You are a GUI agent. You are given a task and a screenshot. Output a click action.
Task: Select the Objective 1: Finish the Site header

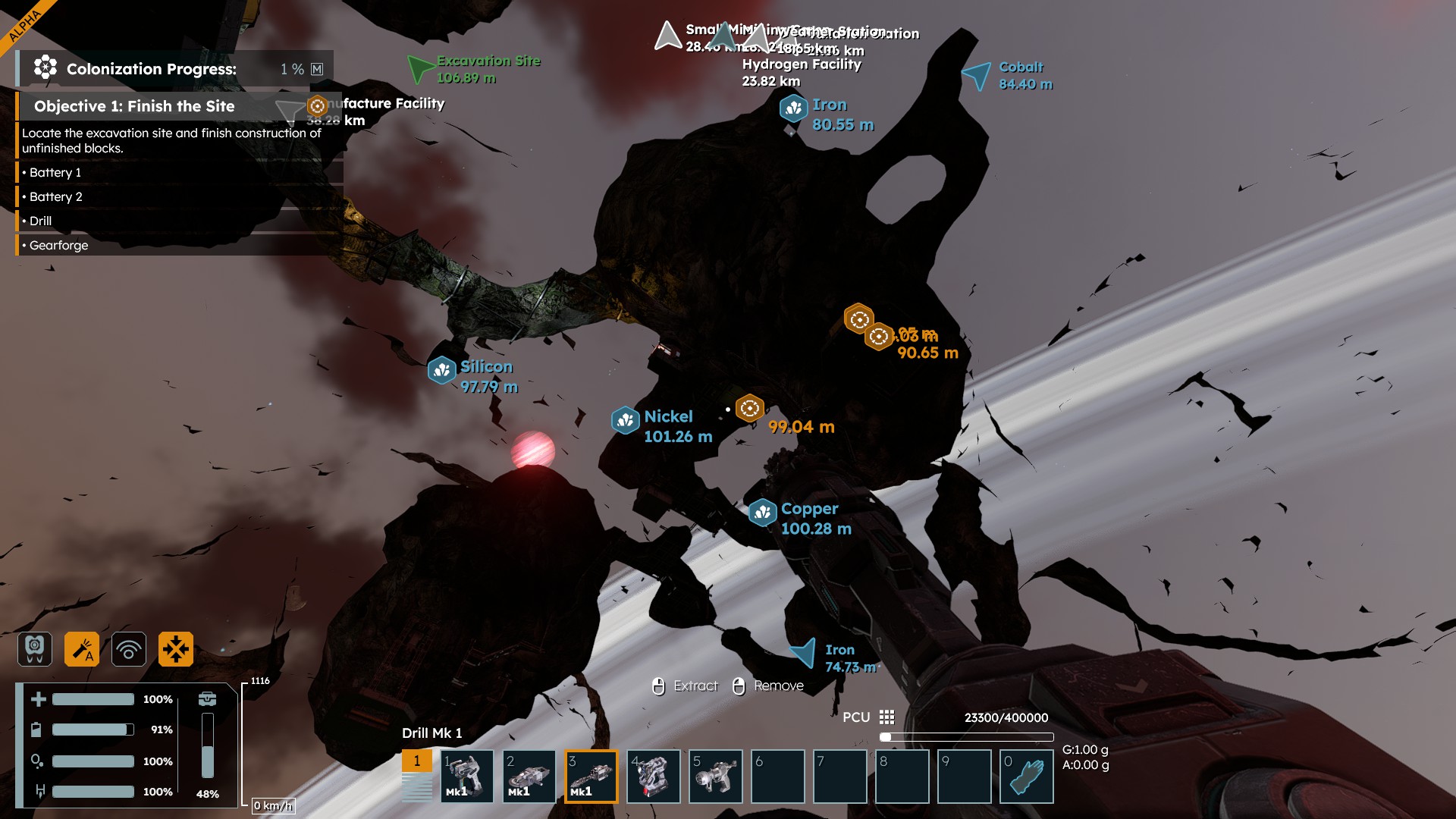pos(135,106)
